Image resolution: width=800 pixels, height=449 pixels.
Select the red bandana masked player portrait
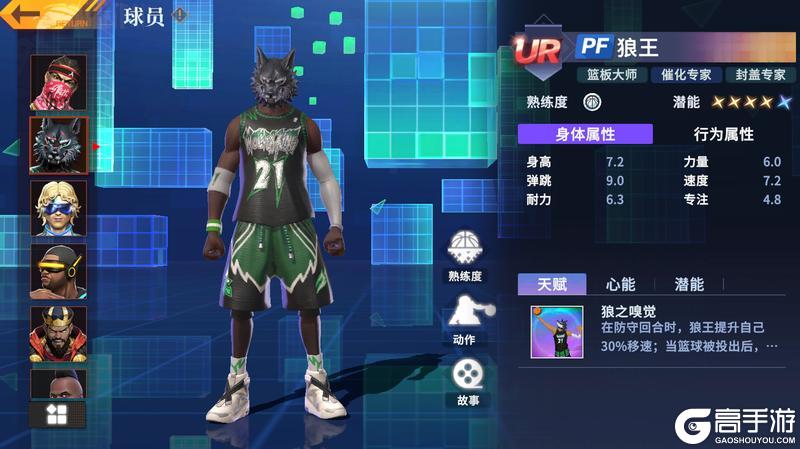pos(58,81)
